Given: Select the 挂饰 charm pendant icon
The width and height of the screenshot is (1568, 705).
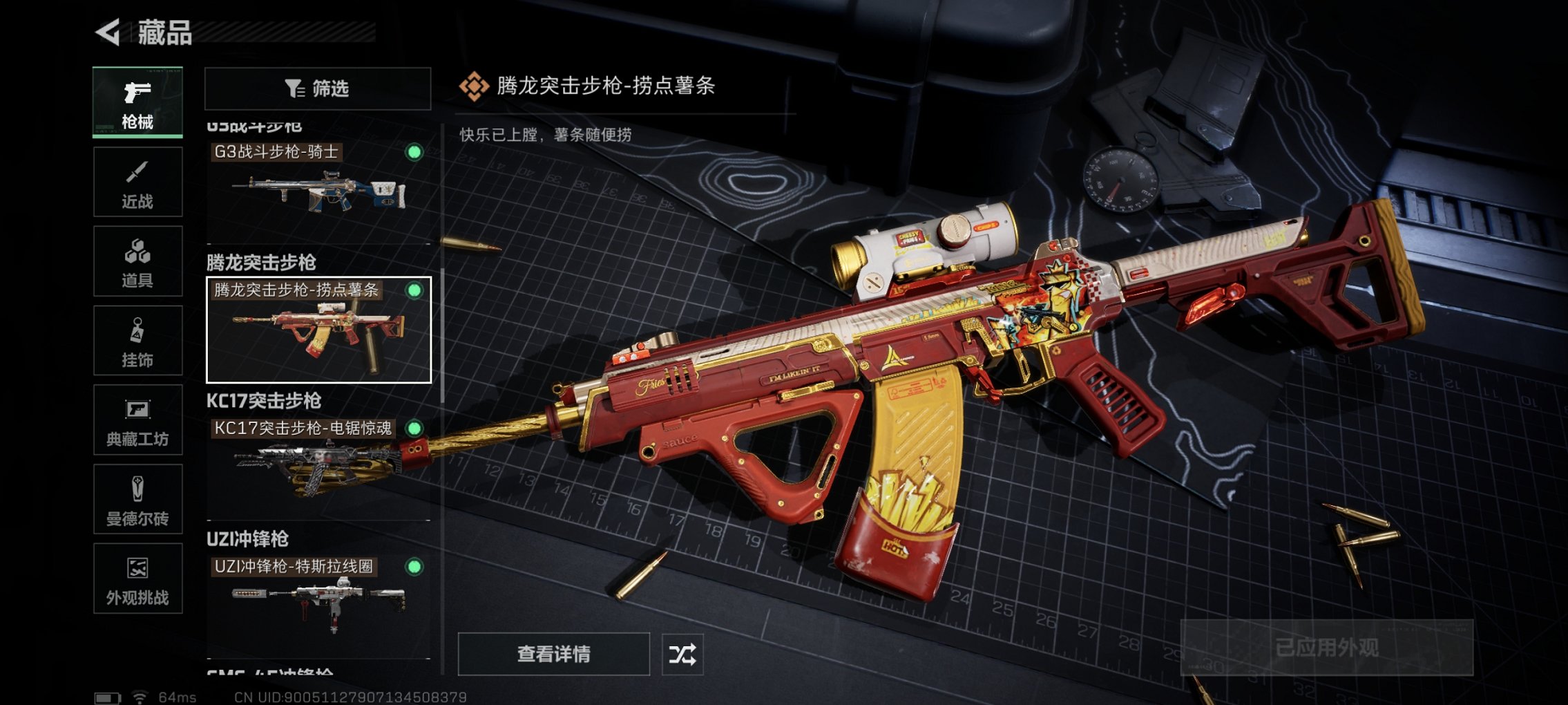Looking at the screenshot, I should click(137, 340).
